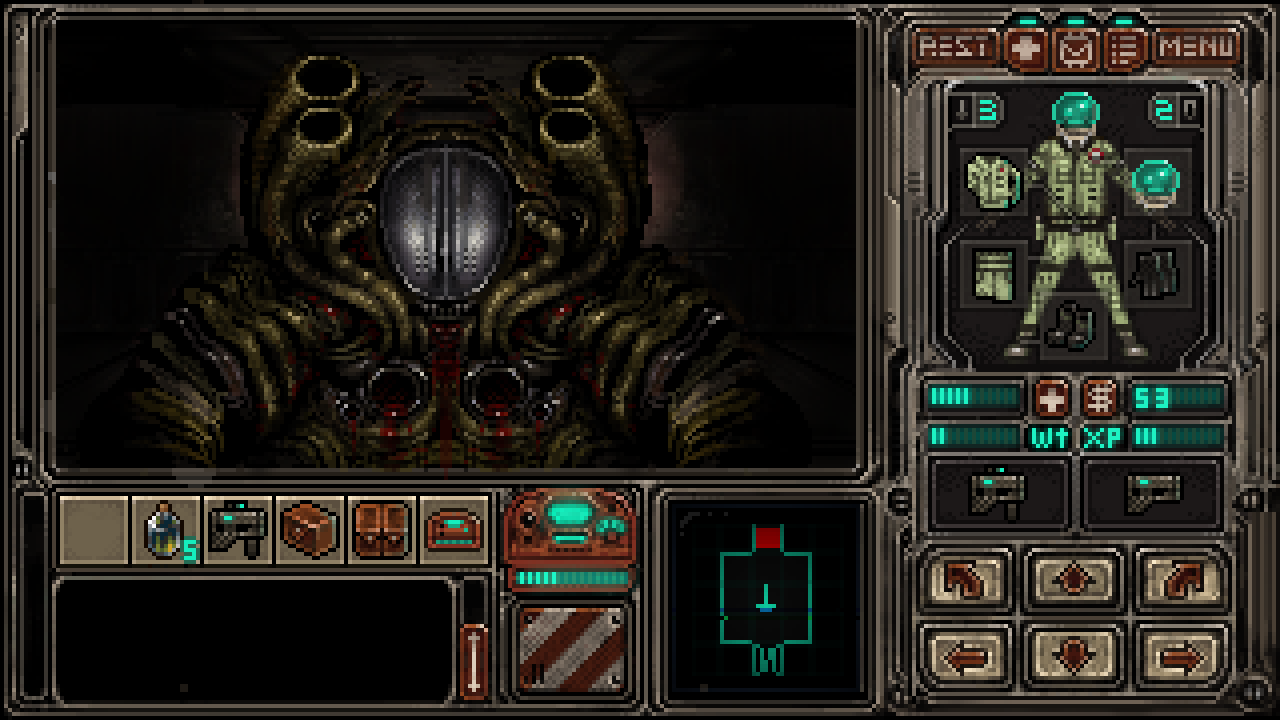Click the wooden crate item in hotbar

click(309, 526)
